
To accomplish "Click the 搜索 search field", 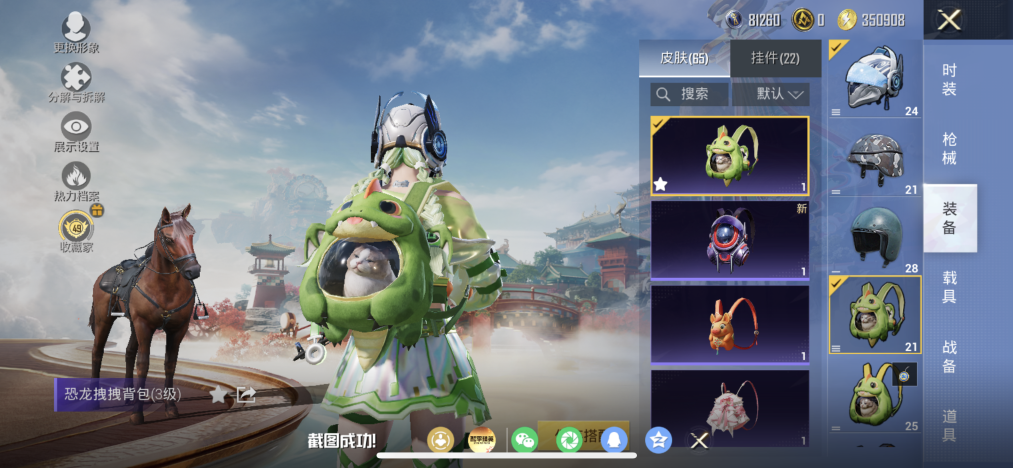I will [689, 94].
